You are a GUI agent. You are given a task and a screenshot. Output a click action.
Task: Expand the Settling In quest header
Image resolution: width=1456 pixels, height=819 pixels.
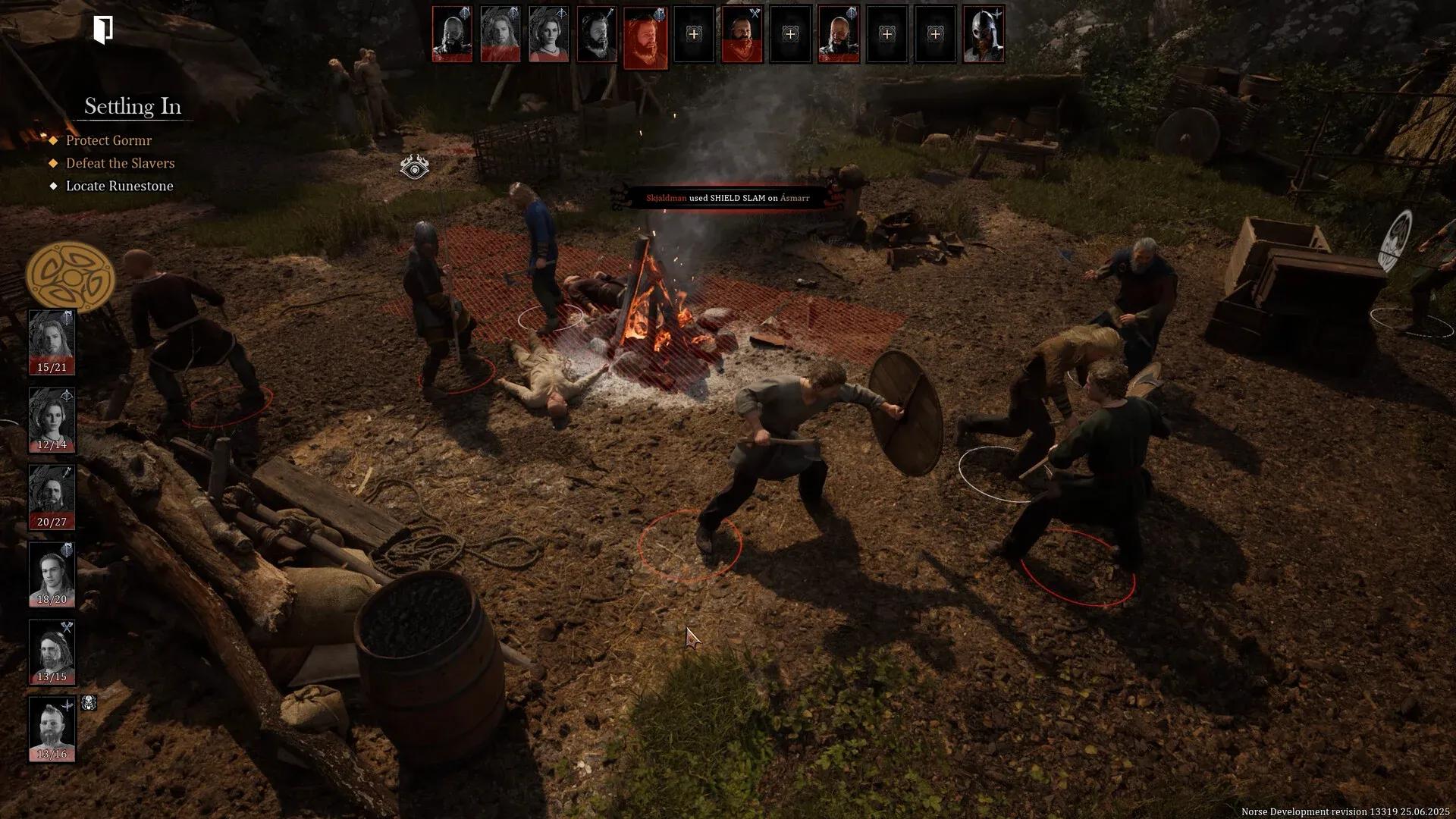click(x=133, y=106)
